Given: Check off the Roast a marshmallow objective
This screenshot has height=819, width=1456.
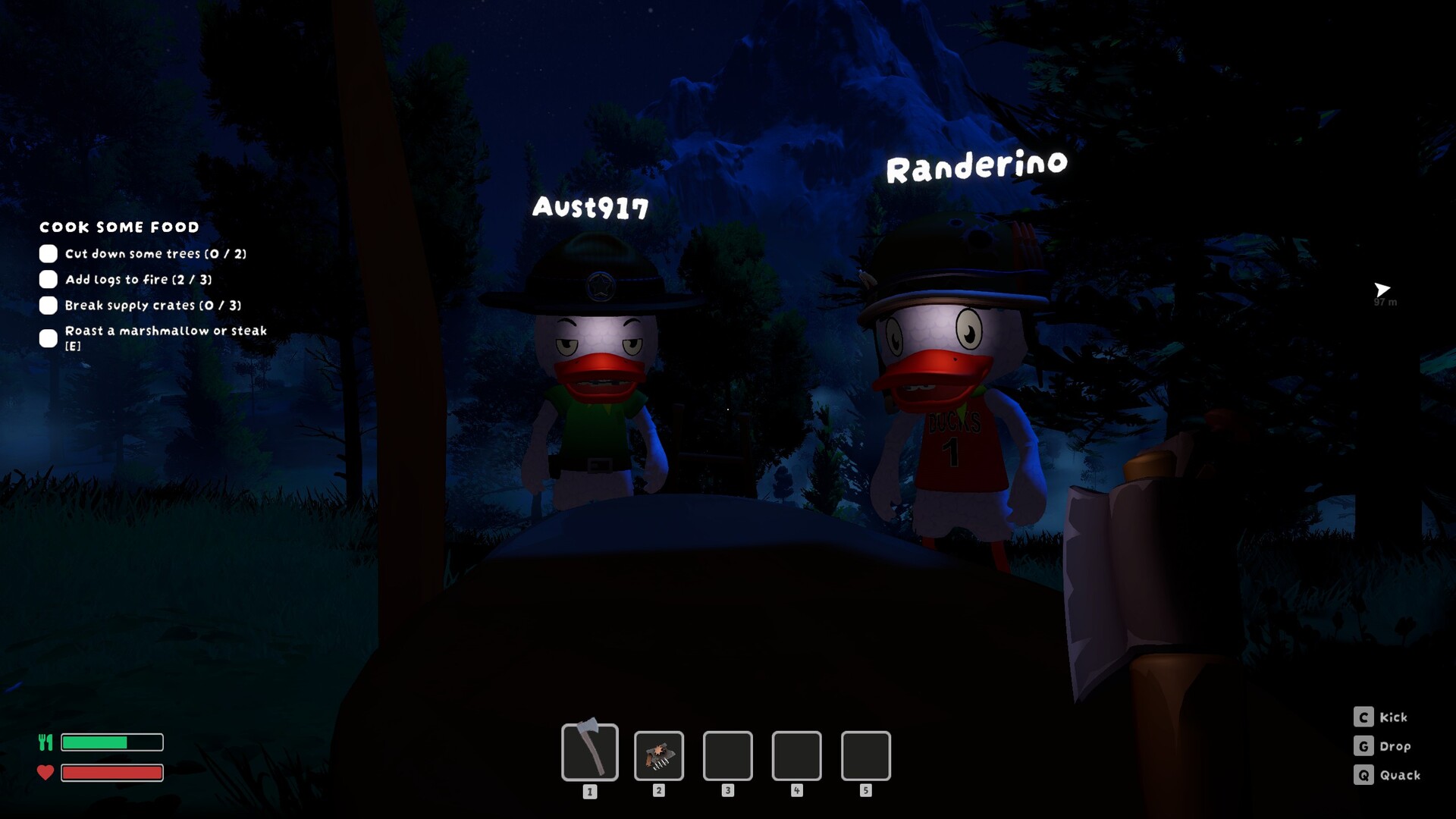Looking at the screenshot, I should pos(49,337).
